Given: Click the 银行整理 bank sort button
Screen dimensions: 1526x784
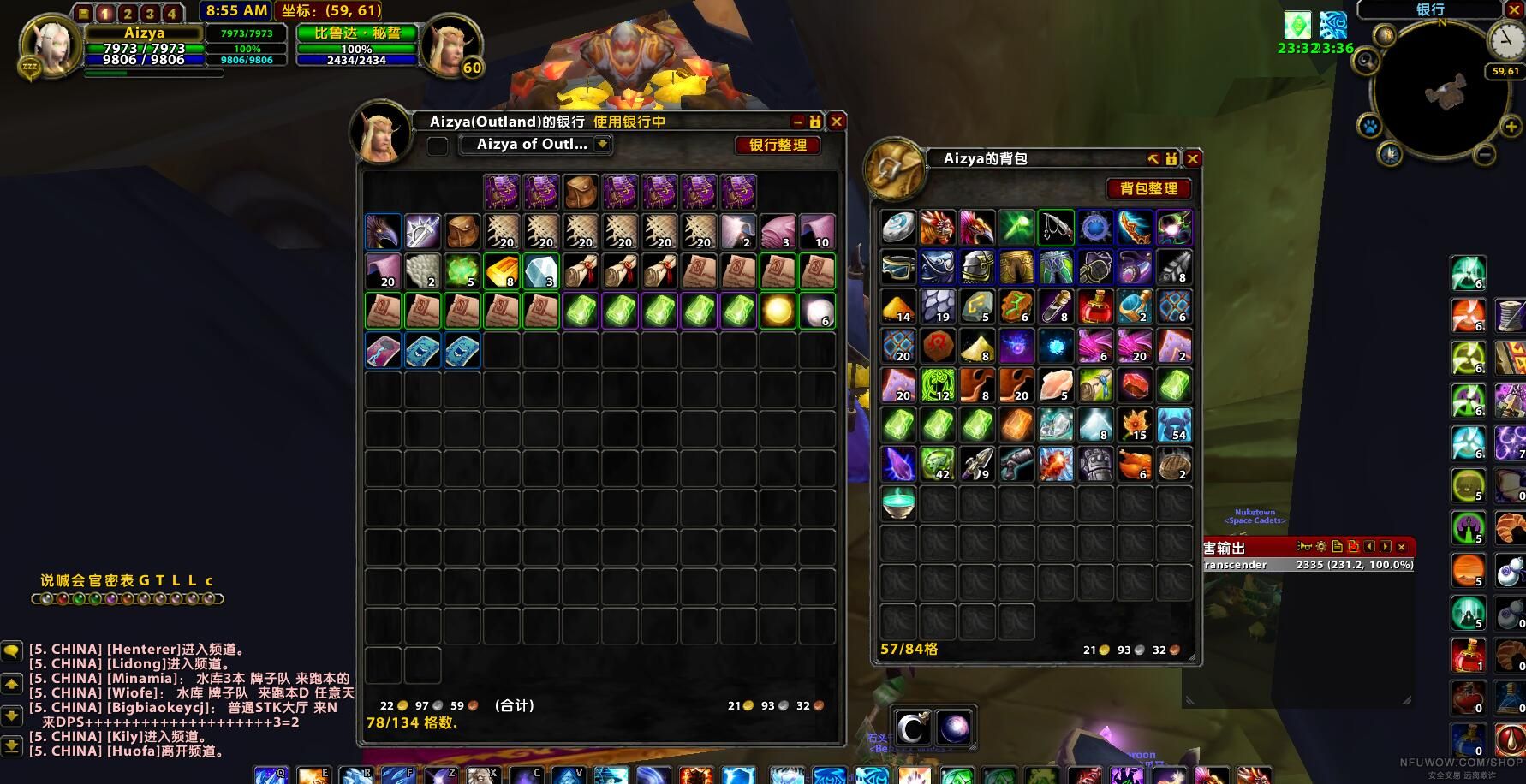Looking at the screenshot, I should coord(778,145).
